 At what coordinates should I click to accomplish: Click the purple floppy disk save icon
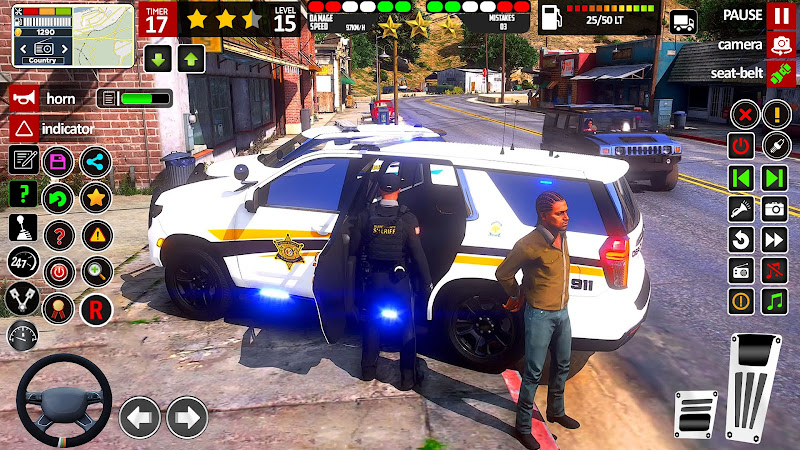point(59,161)
